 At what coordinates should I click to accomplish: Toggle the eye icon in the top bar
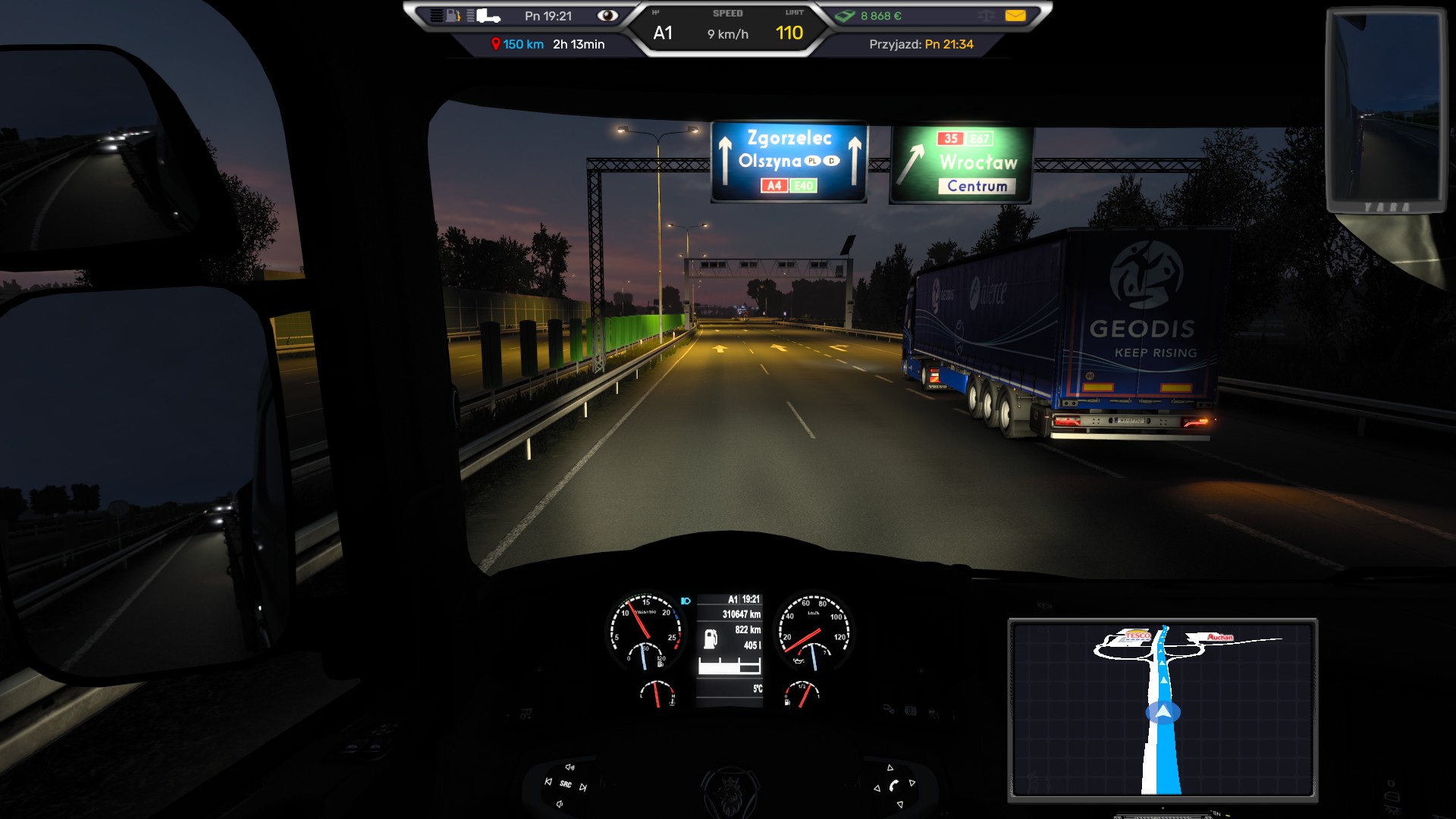click(607, 16)
